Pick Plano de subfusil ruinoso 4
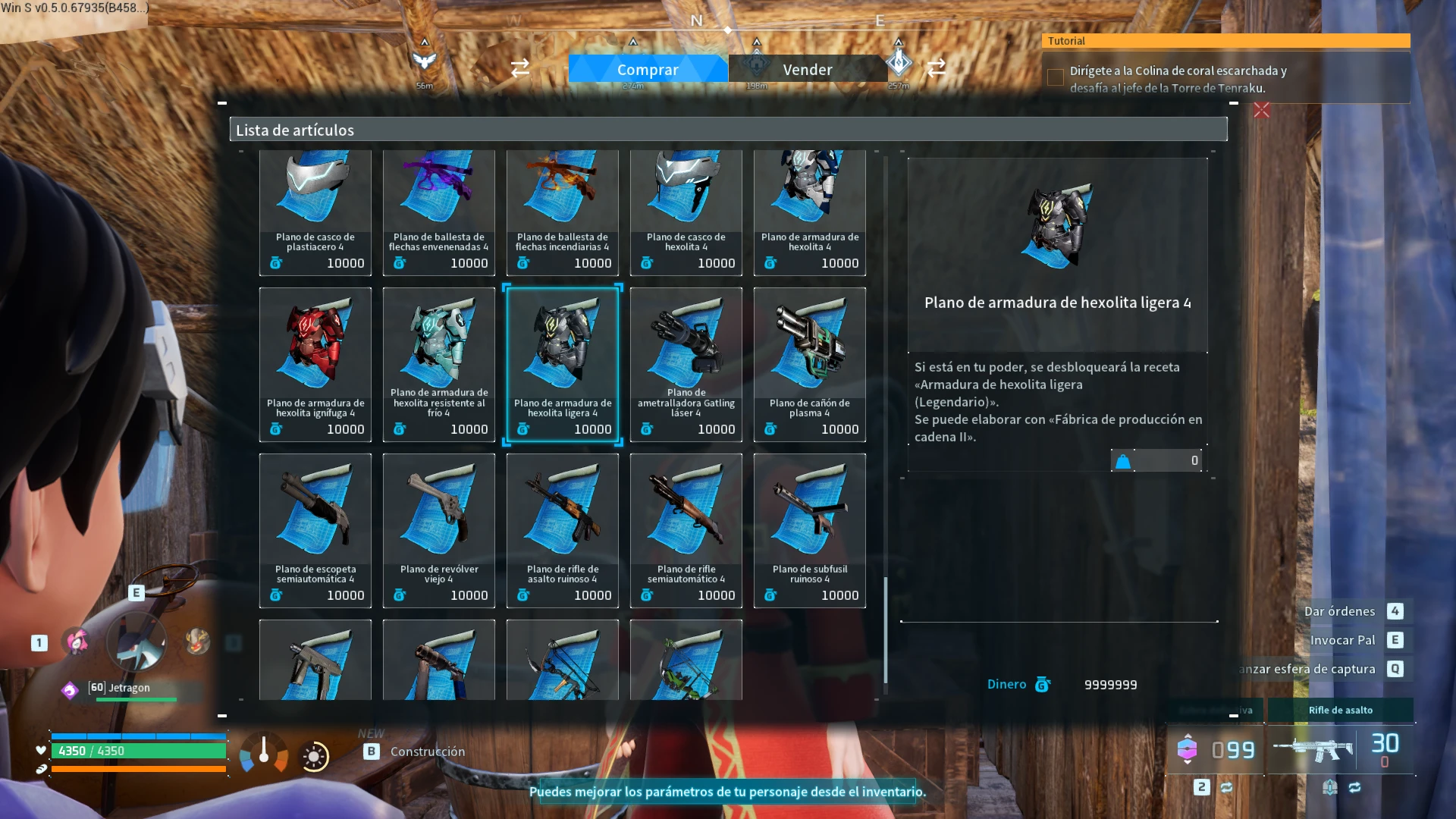The width and height of the screenshot is (1456, 819). (810, 530)
